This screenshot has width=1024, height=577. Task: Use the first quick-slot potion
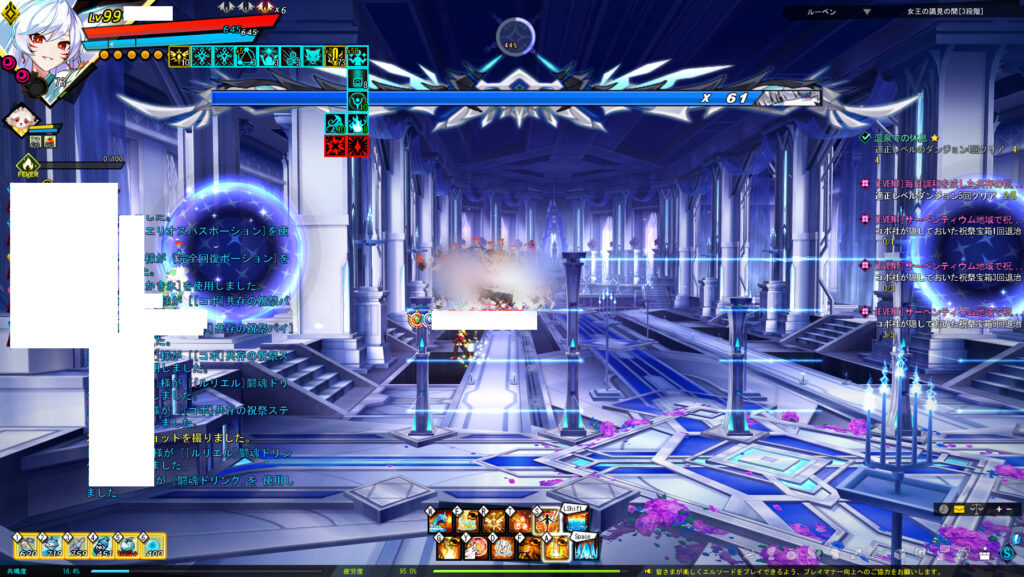[24, 546]
